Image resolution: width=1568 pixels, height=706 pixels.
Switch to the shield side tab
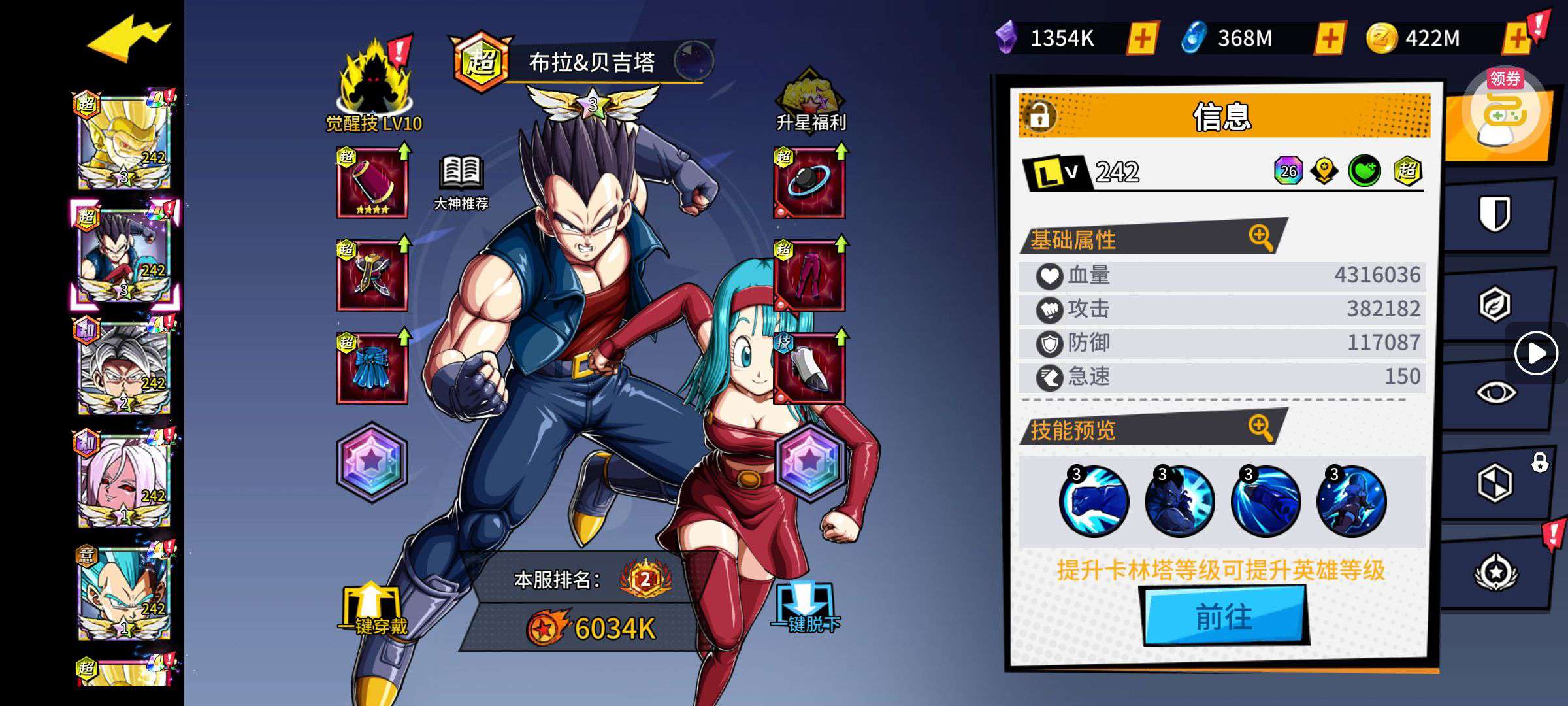[1495, 214]
